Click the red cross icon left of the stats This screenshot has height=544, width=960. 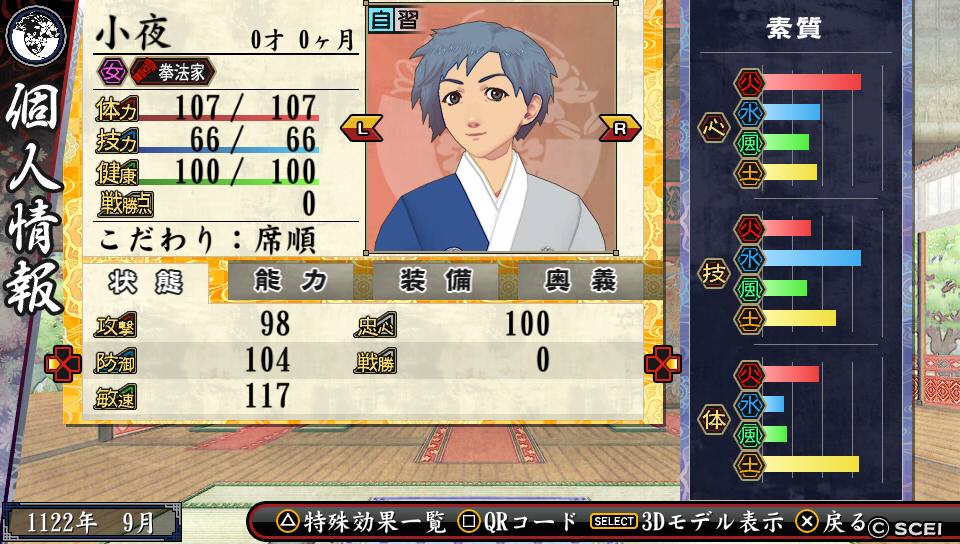pyautogui.click(x=63, y=364)
